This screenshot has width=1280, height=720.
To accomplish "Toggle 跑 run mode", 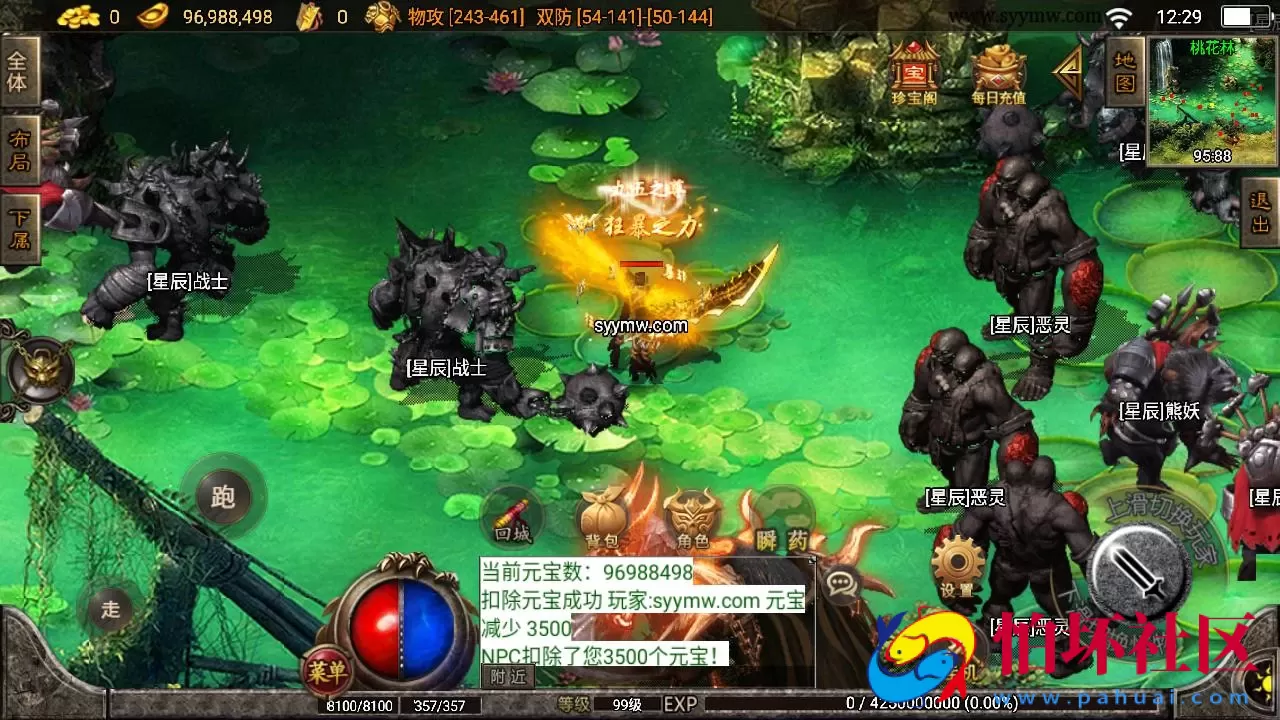I will [x=222, y=497].
